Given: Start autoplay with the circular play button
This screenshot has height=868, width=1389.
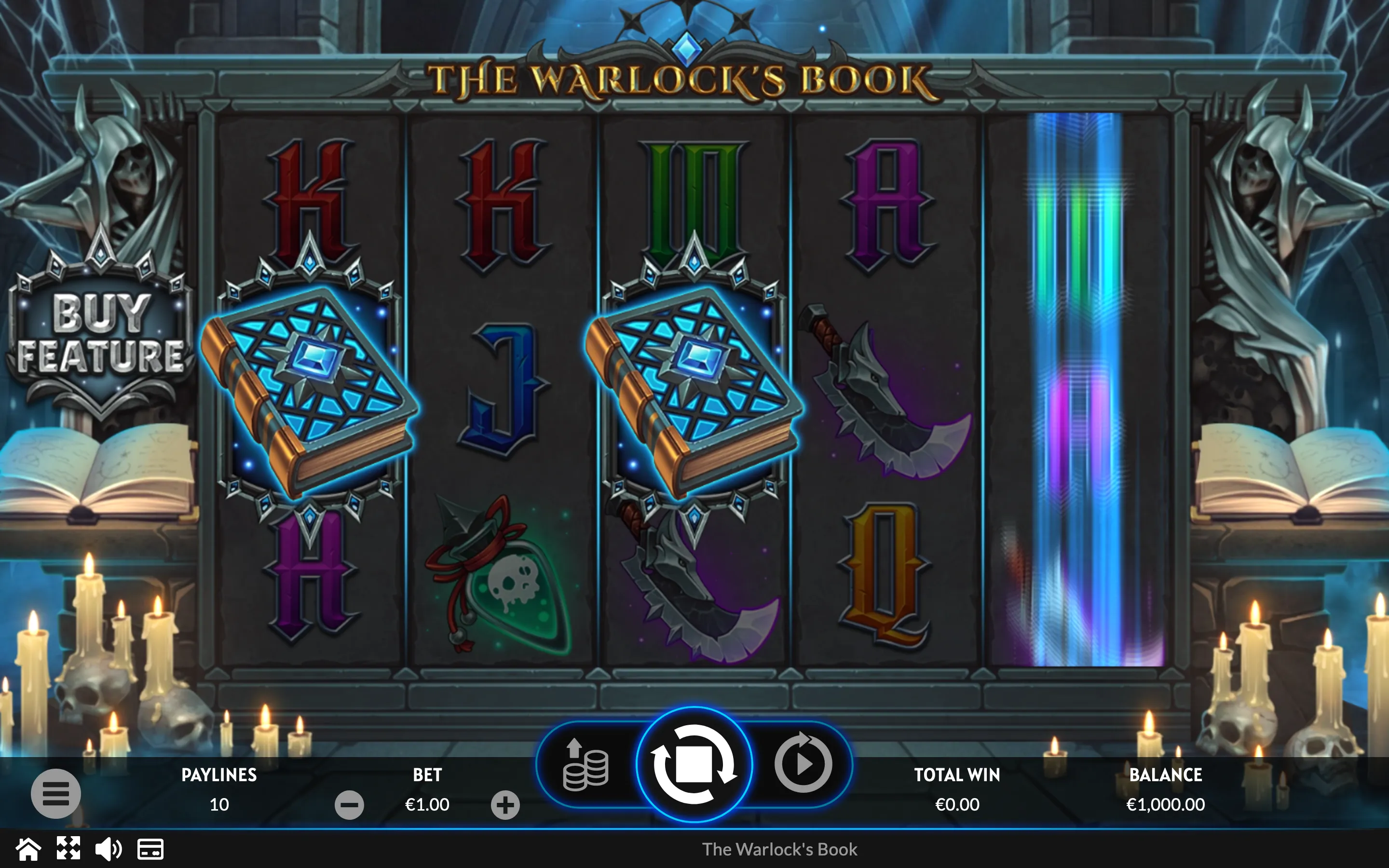Looking at the screenshot, I should (x=803, y=763).
